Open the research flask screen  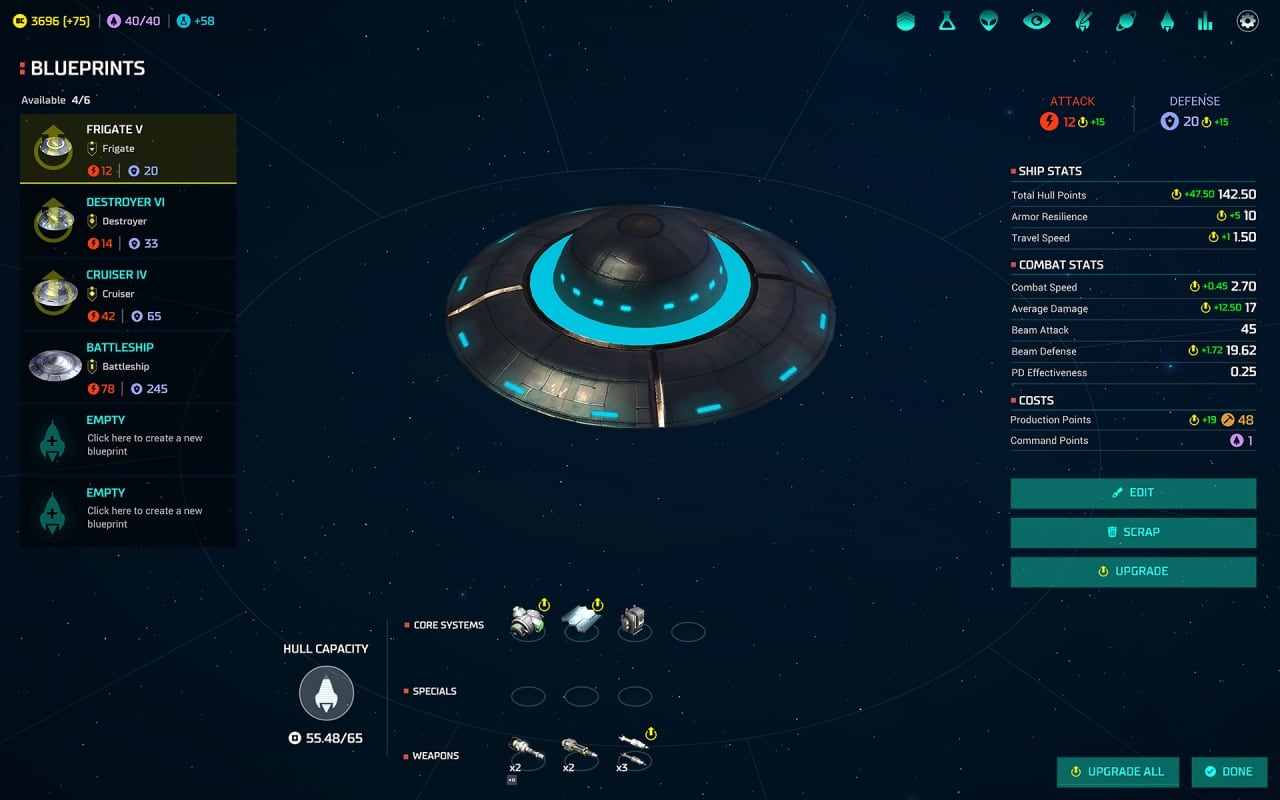pos(947,21)
